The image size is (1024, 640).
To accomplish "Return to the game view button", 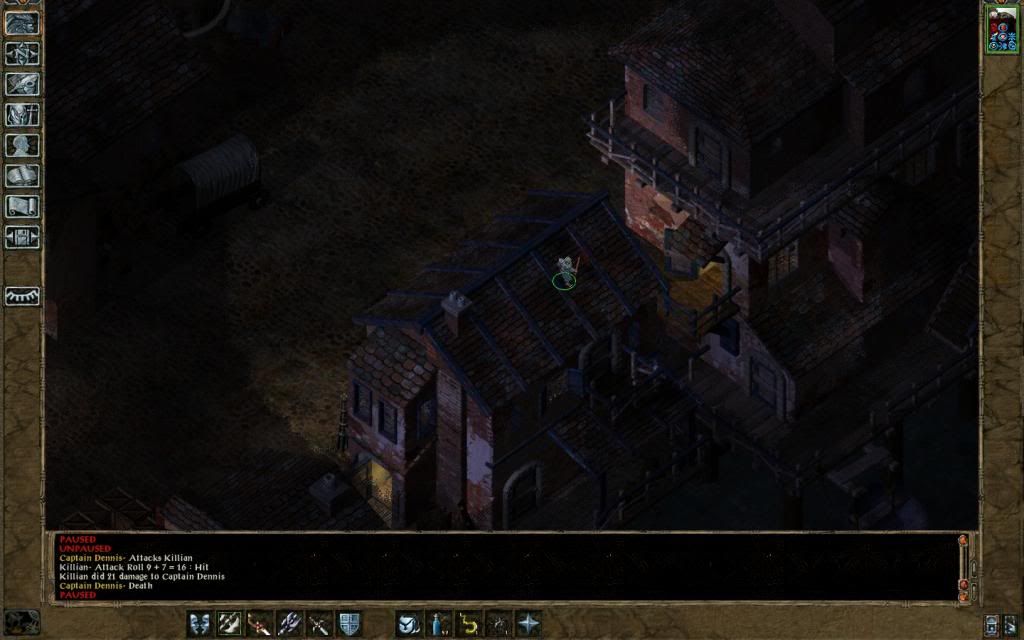I will pyautogui.click(x=22, y=22).
